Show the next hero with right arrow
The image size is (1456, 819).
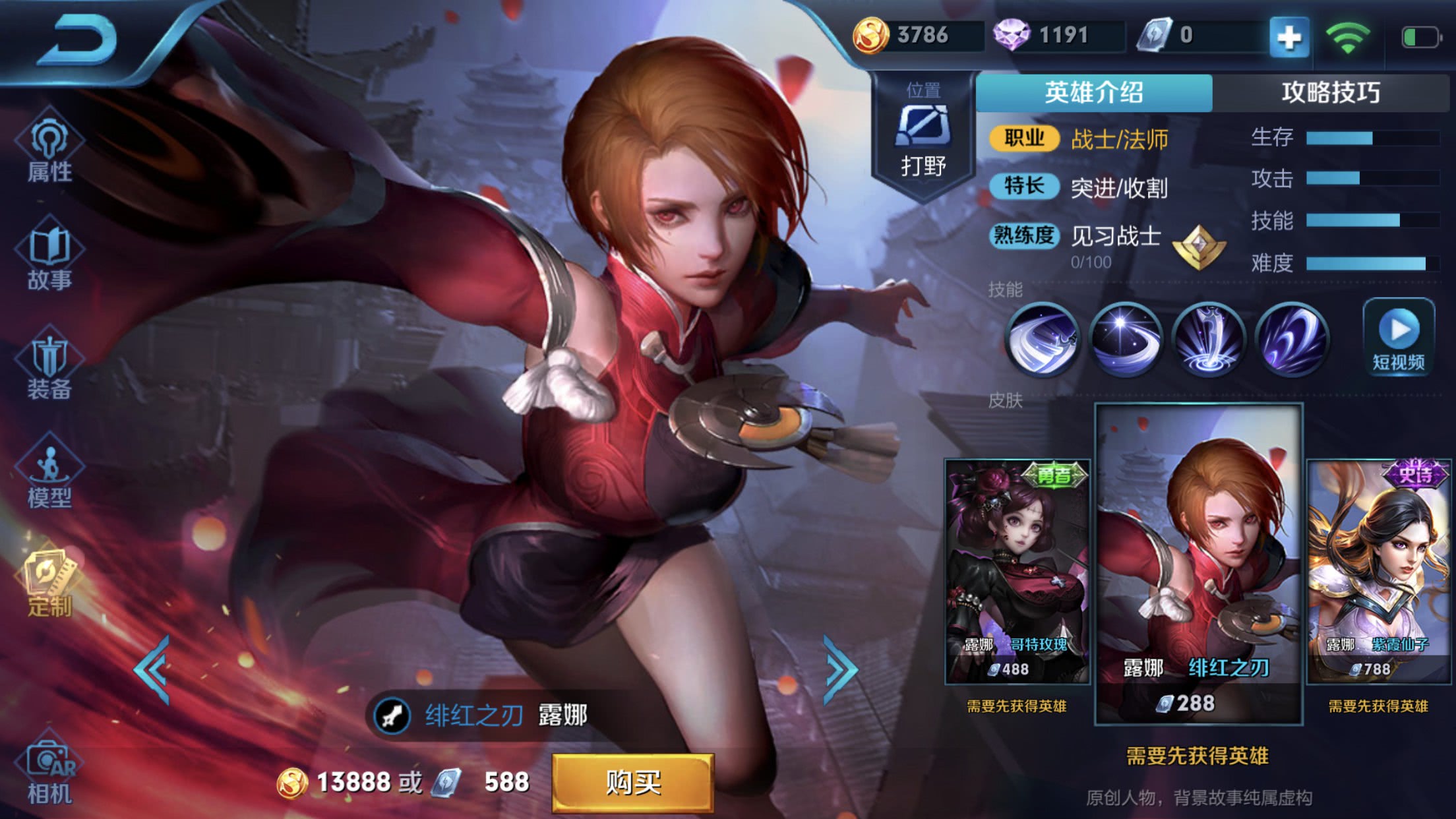[x=841, y=669]
